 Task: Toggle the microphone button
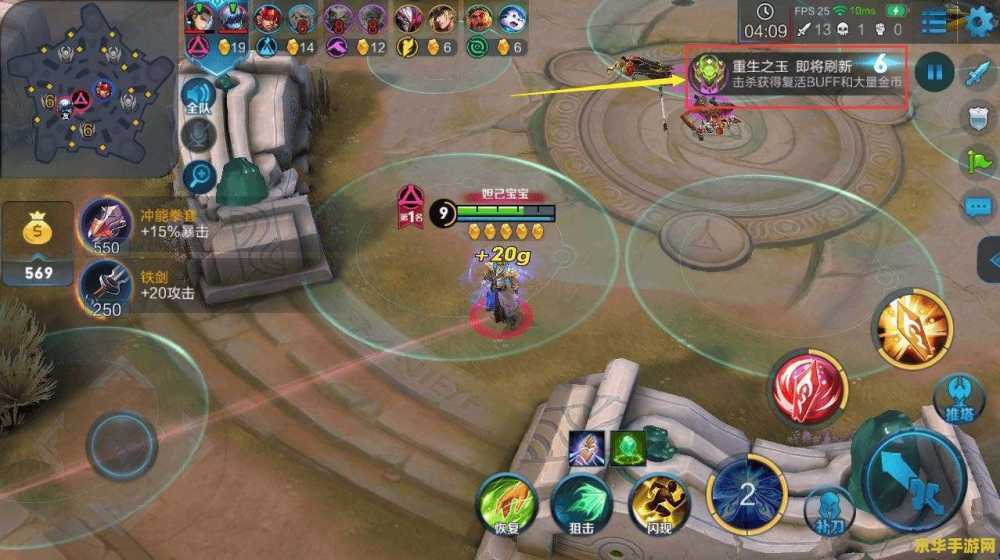[x=198, y=136]
